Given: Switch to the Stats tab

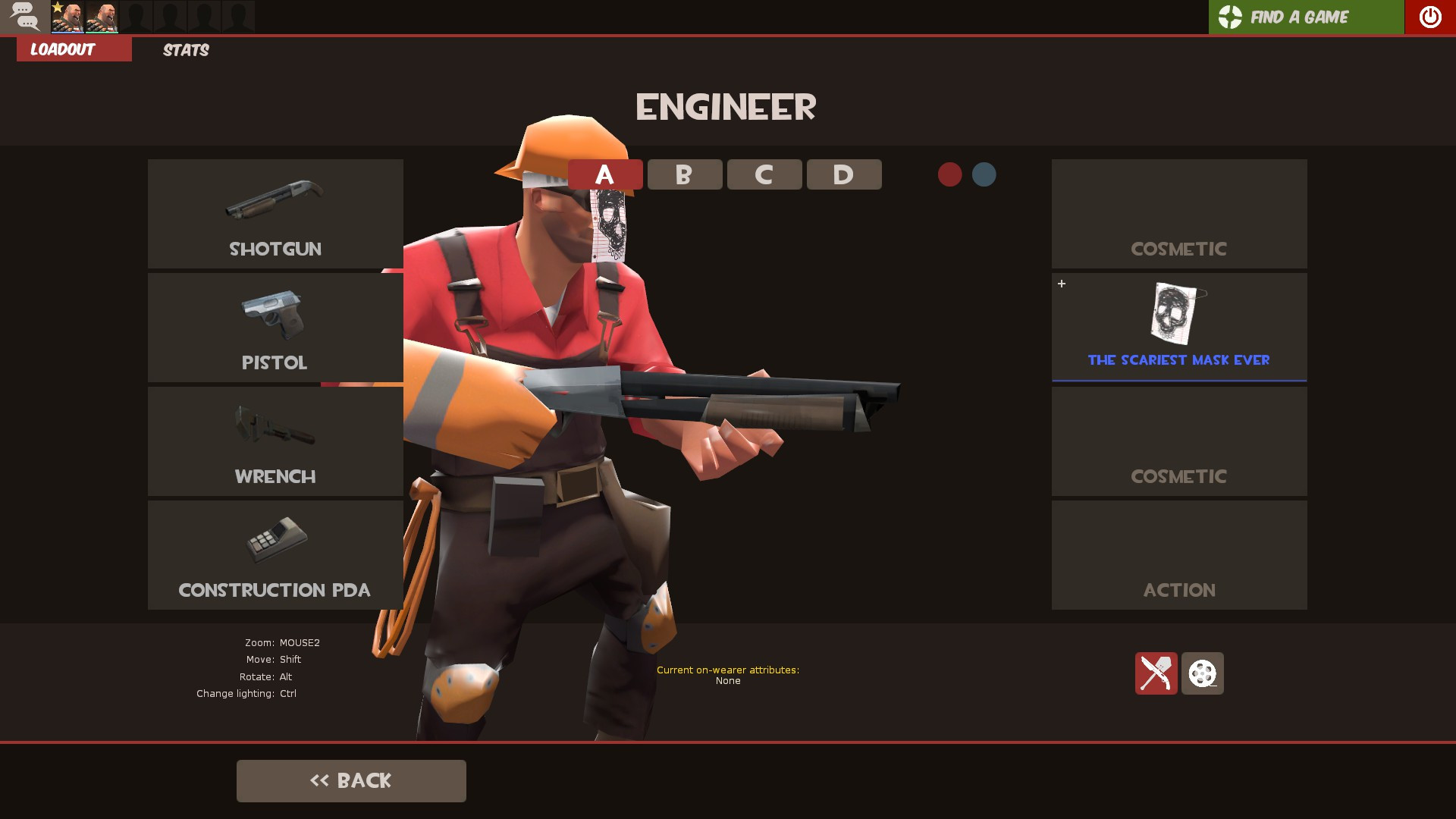Looking at the screenshot, I should tap(185, 50).
